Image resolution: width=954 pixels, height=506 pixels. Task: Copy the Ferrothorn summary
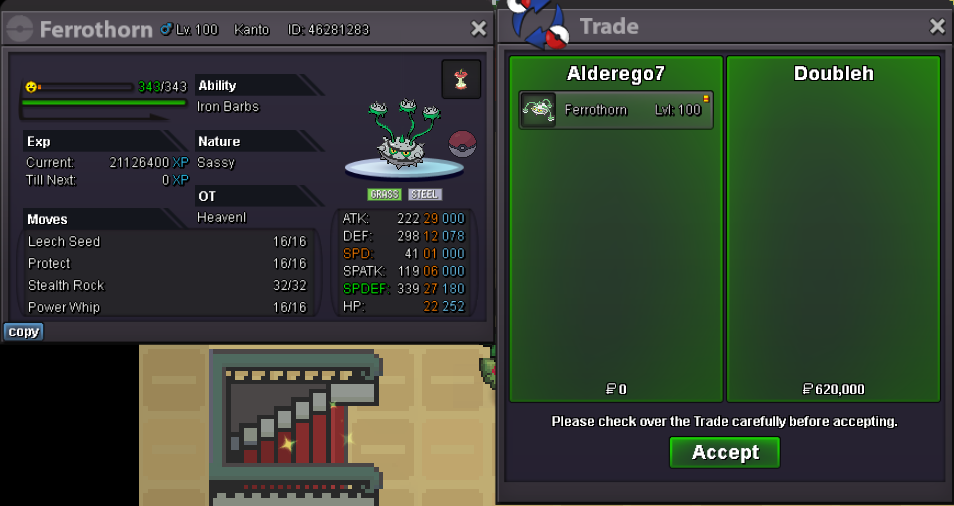(x=23, y=332)
